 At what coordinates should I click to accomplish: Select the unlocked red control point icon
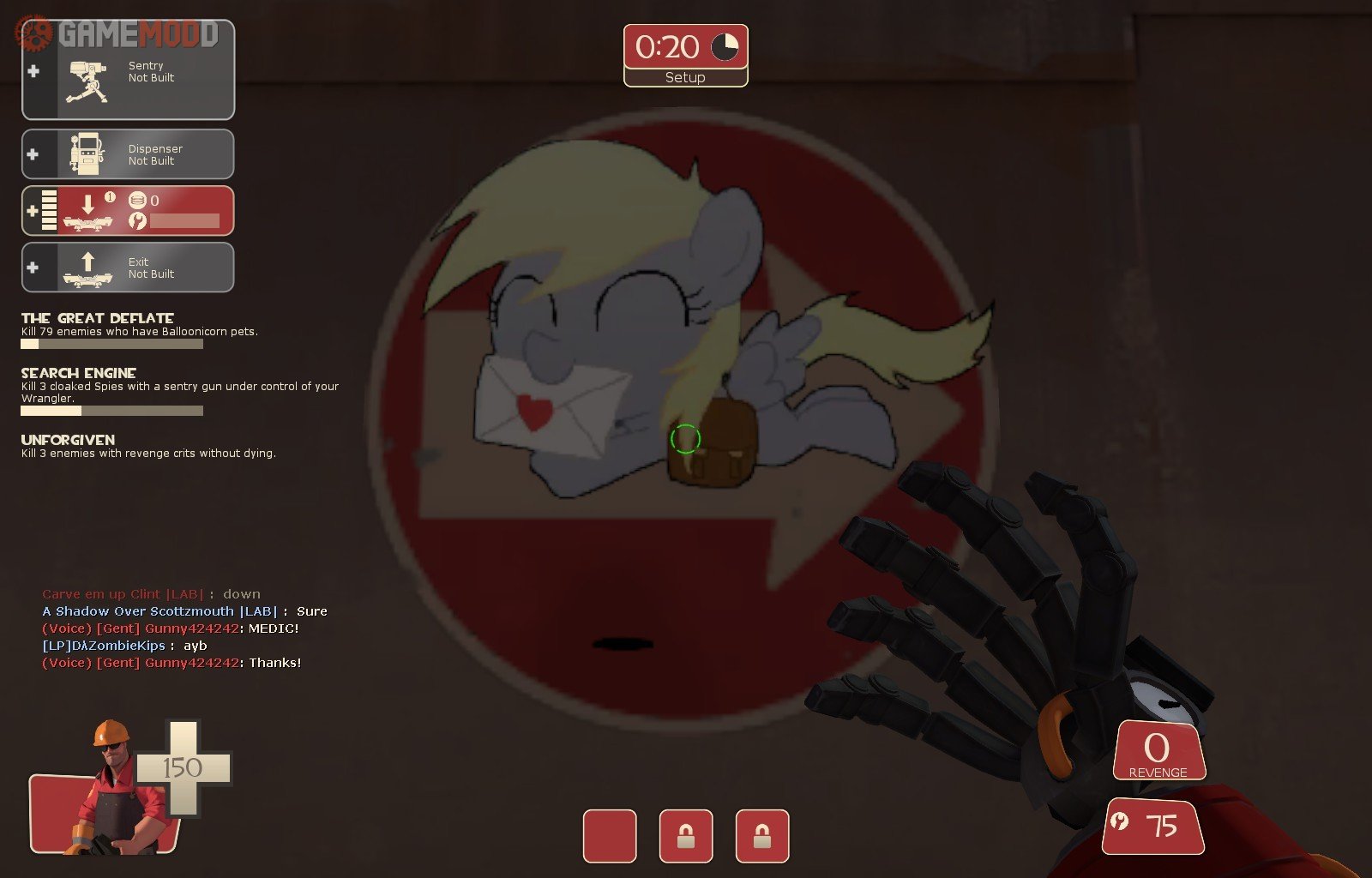[x=610, y=836]
